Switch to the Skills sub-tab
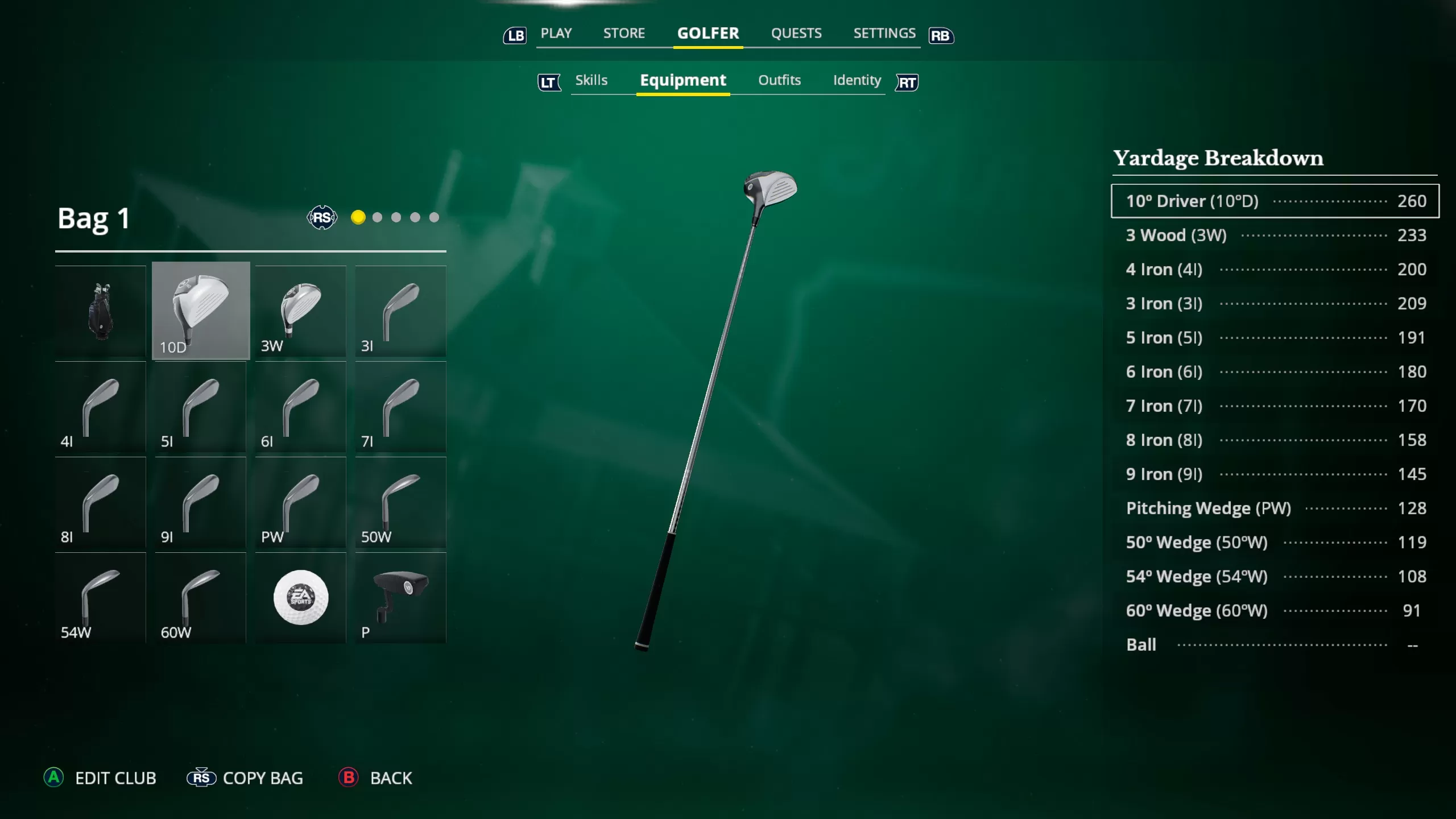 click(x=591, y=80)
